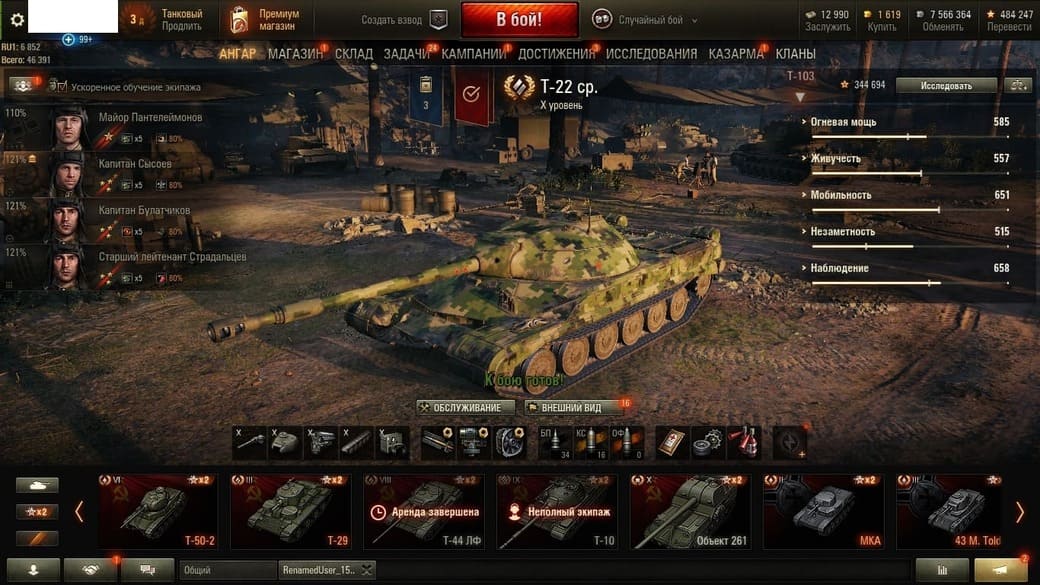This screenshot has width=1040, height=585.
Task: Open the СКЛАД tab
Action: 354,54
